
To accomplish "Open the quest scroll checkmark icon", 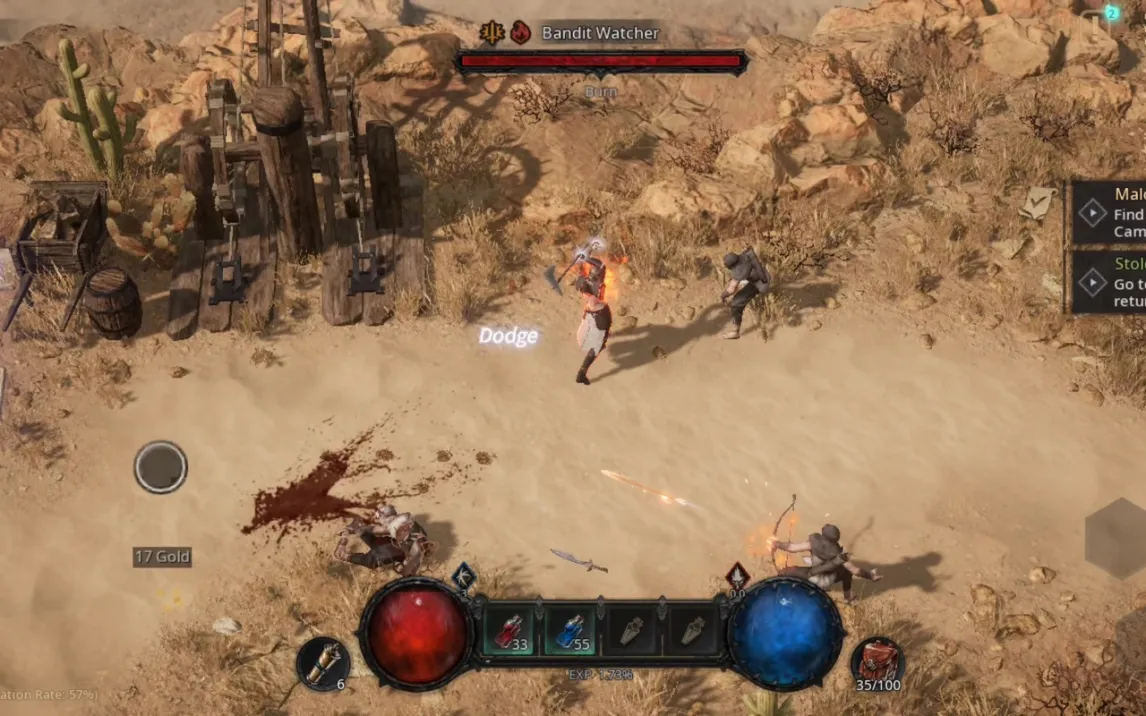I will (1038, 203).
